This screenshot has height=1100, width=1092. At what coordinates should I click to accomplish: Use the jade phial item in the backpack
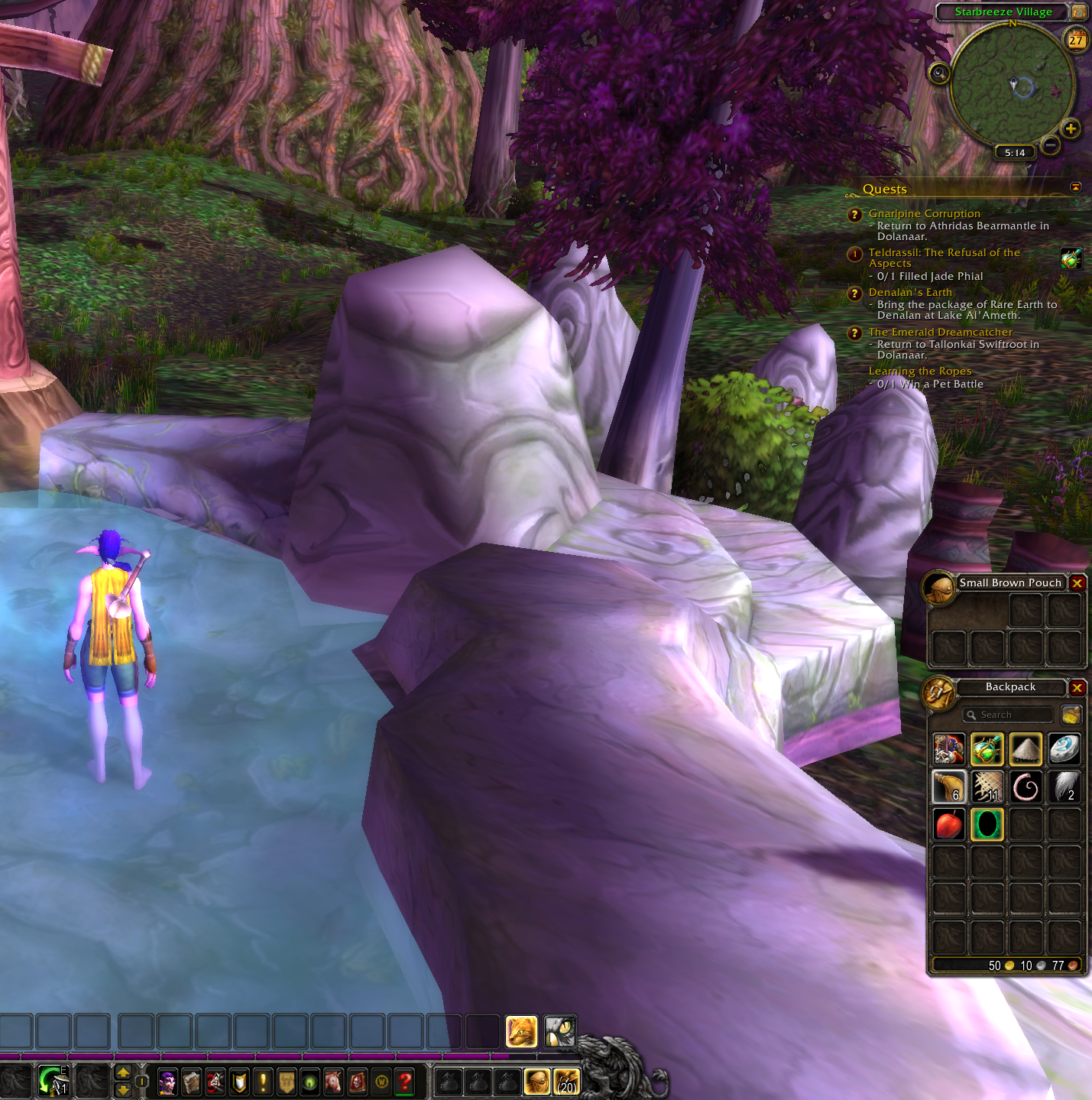coord(987,749)
